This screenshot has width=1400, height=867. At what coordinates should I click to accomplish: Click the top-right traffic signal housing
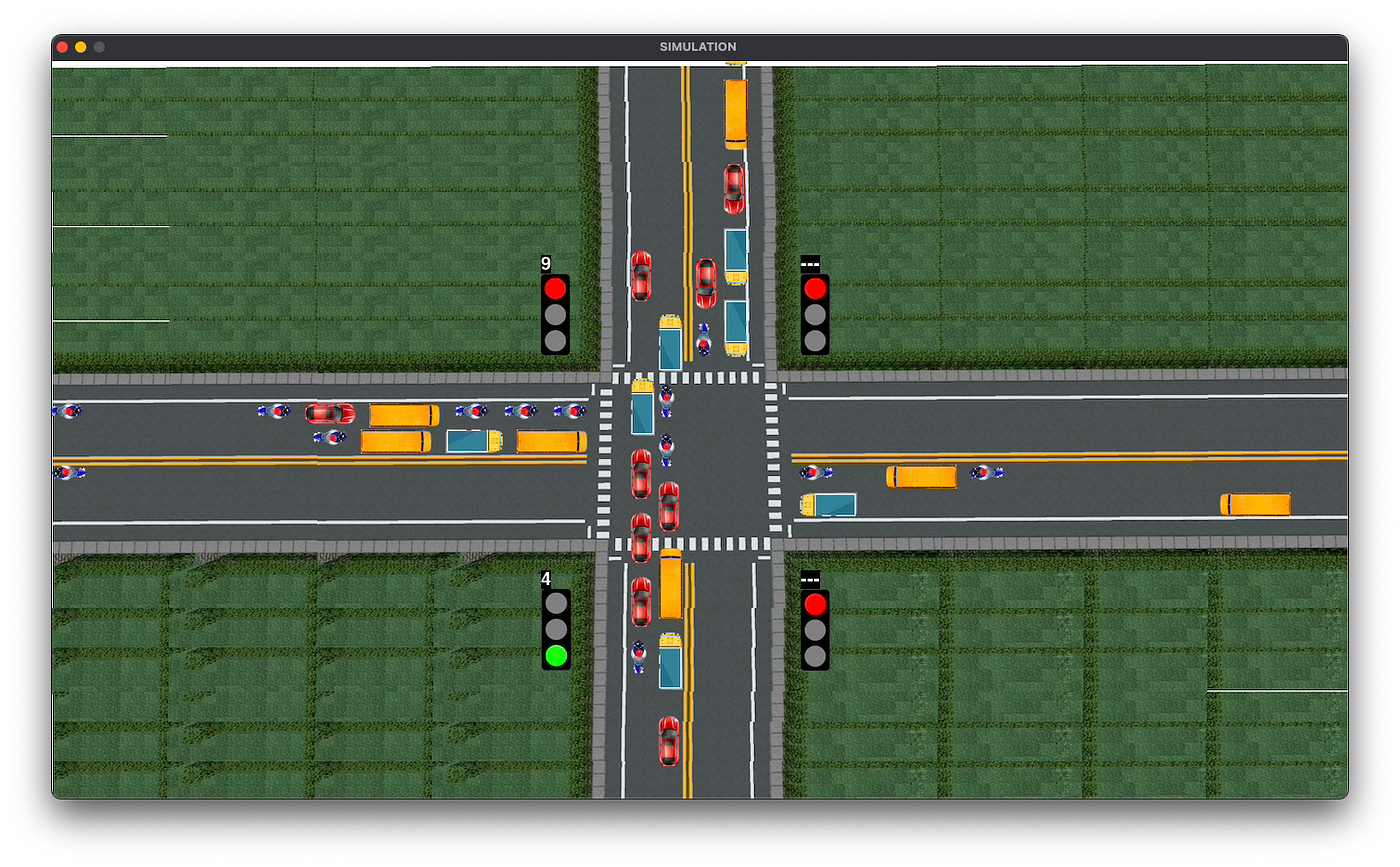coord(816,313)
